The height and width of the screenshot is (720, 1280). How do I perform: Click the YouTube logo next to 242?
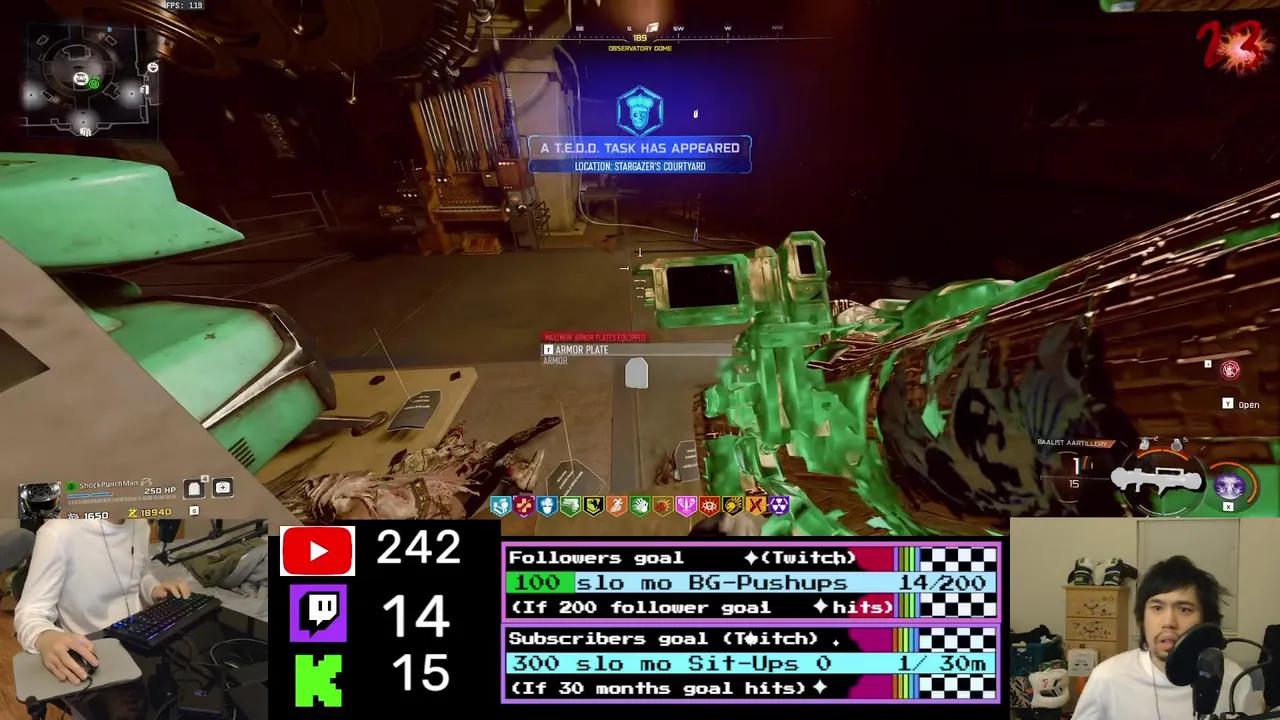coord(317,550)
